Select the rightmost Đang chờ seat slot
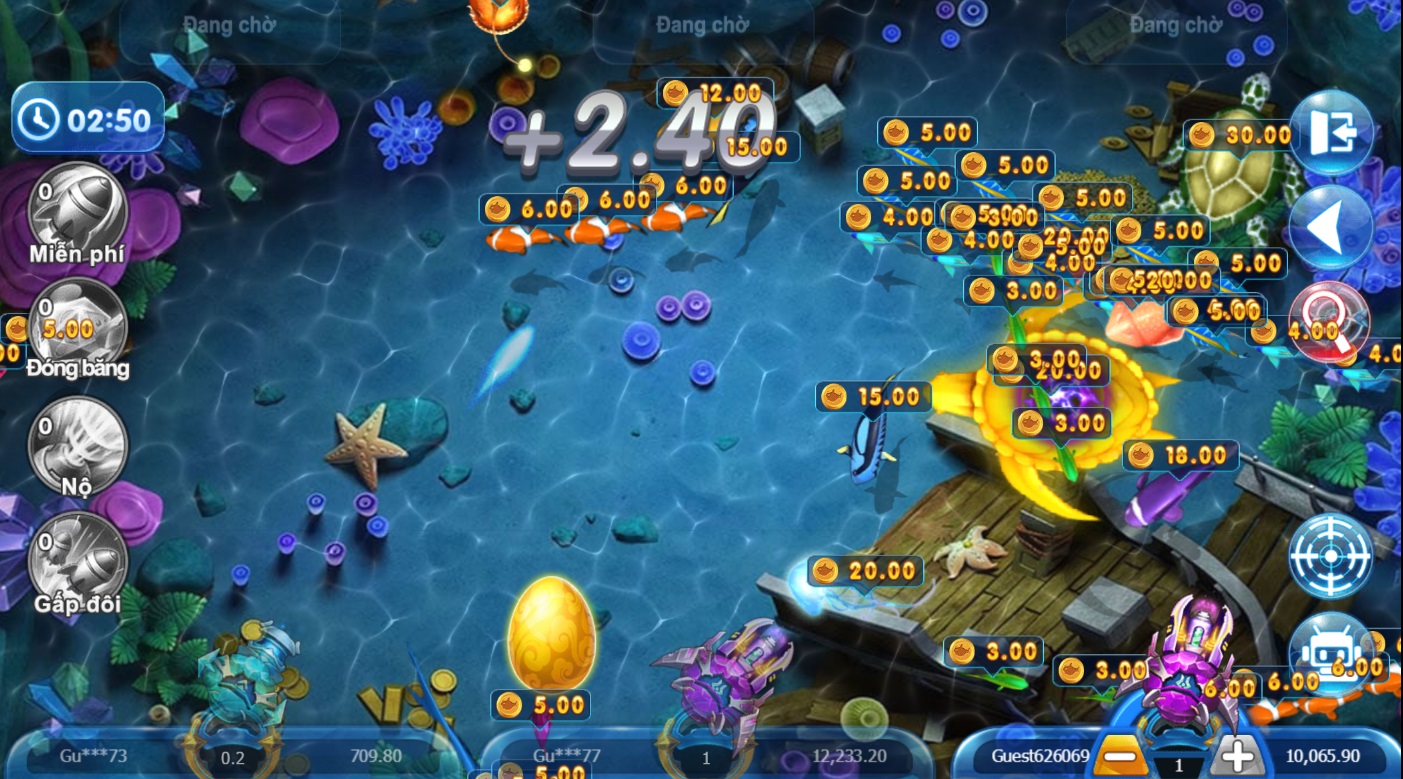The width and height of the screenshot is (1403, 779). click(x=1176, y=26)
